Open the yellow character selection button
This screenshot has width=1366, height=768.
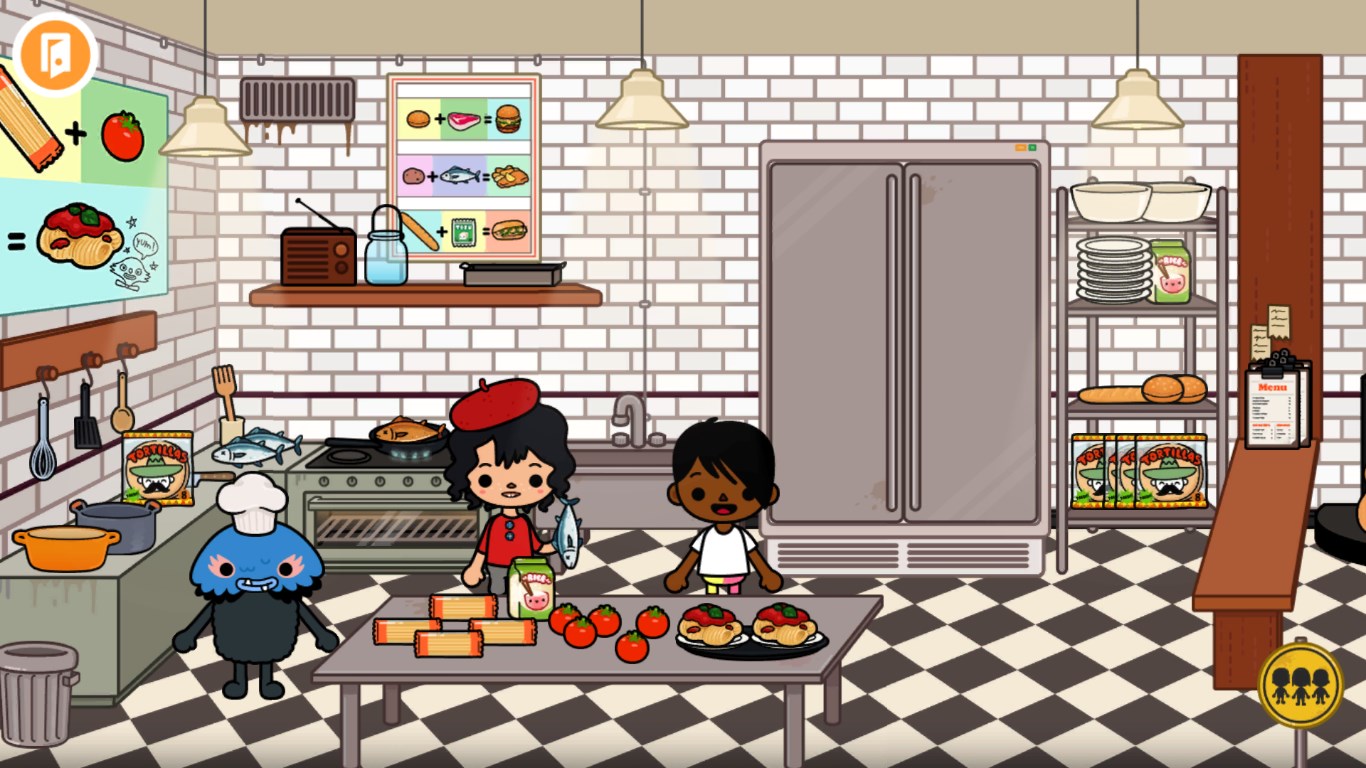point(1300,685)
